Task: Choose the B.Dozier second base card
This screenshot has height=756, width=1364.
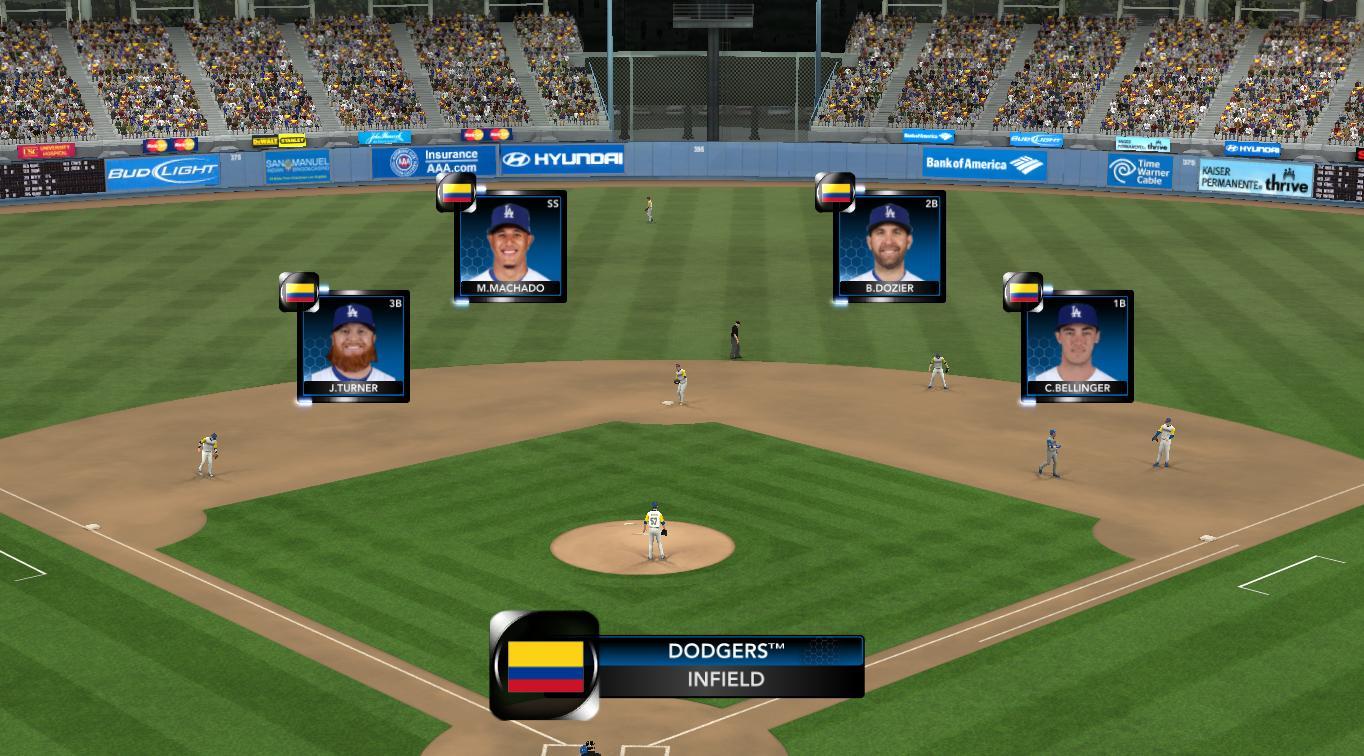Action: pyautogui.click(x=889, y=246)
